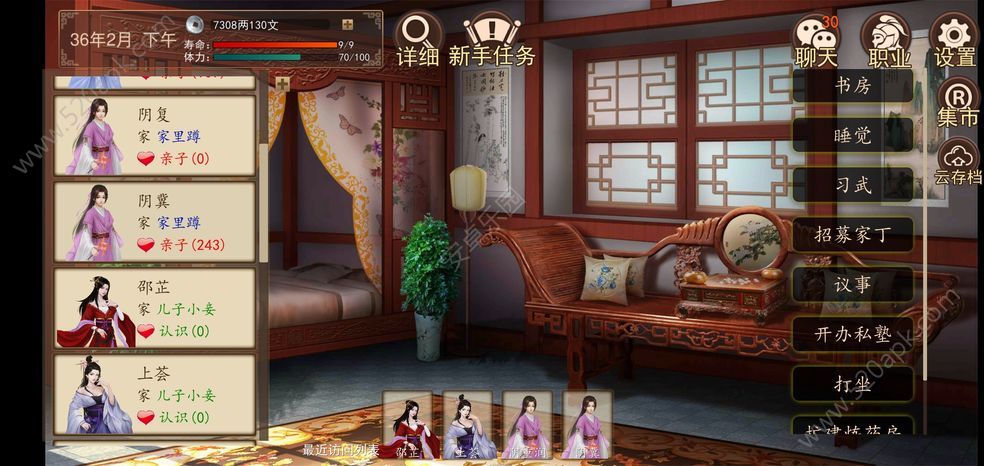The width and height of the screenshot is (984, 466).
Task: Open the 云存档 cloud save
Action: (957, 163)
